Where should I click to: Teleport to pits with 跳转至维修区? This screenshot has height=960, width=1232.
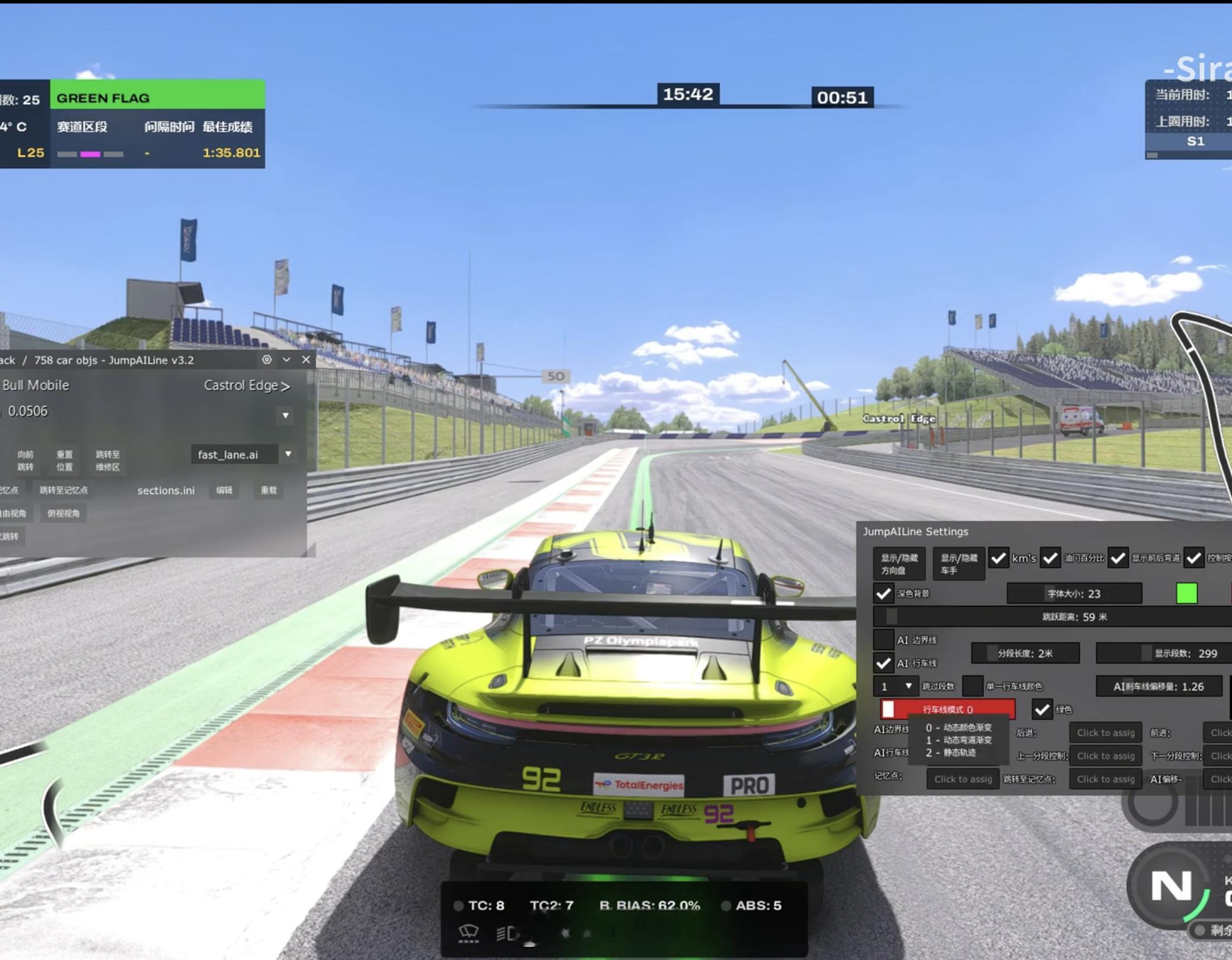point(108,460)
